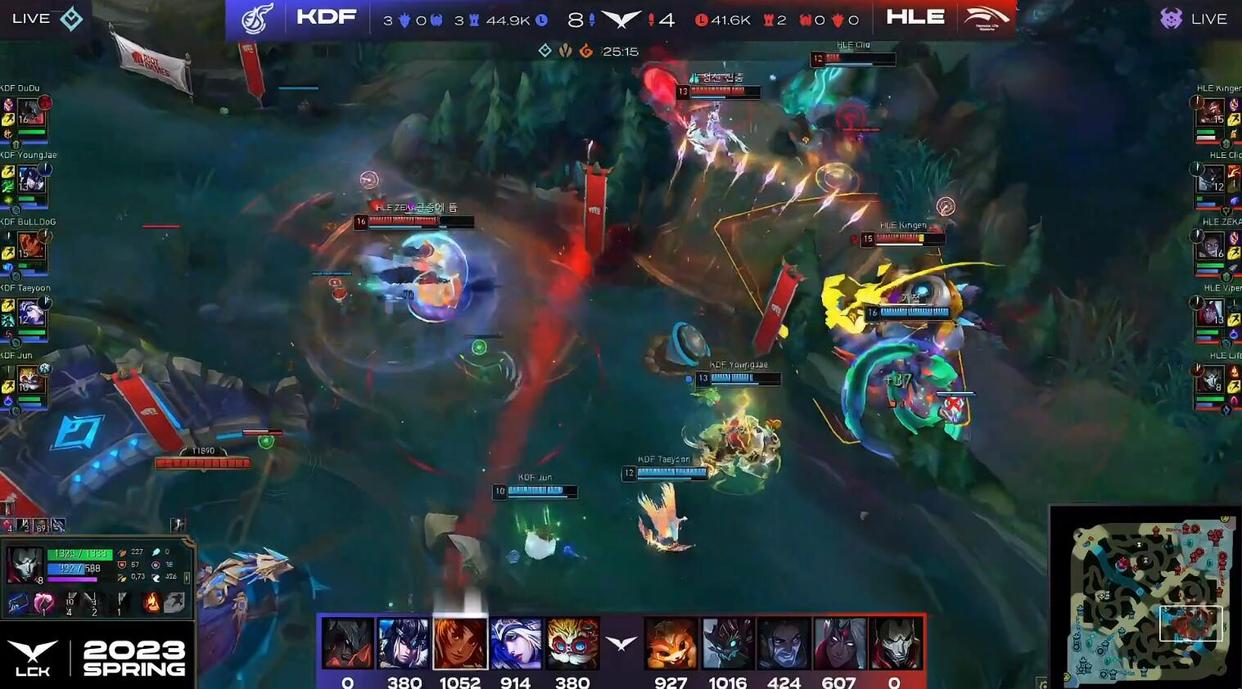The width and height of the screenshot is (1242, 689).
Task: Click the minimap
Action: tap(1146, 595)
